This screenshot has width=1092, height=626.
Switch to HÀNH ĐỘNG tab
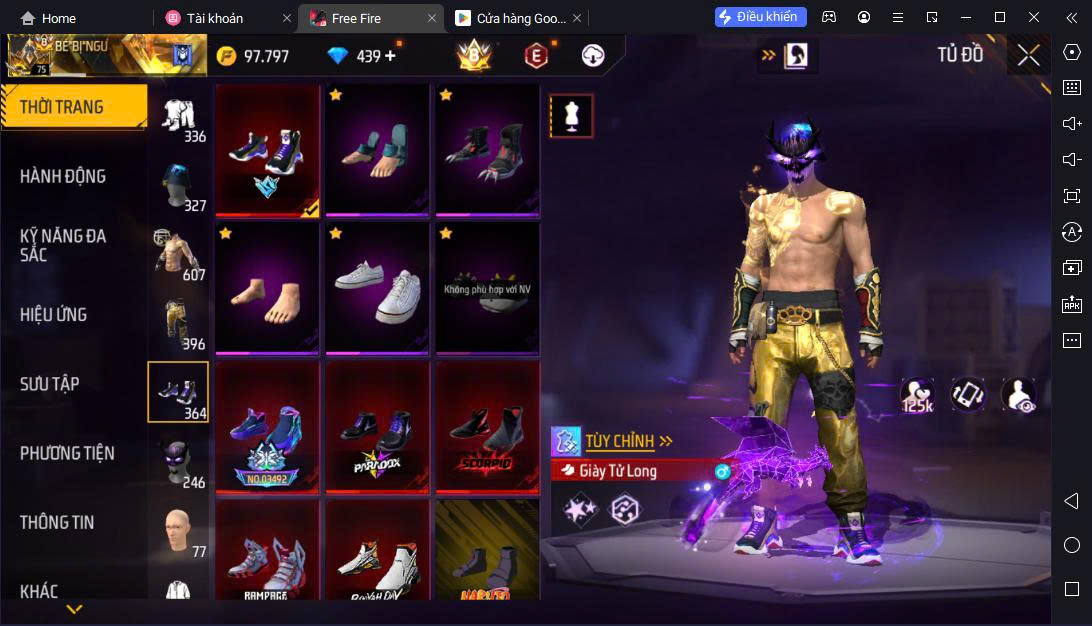[64, 176]
